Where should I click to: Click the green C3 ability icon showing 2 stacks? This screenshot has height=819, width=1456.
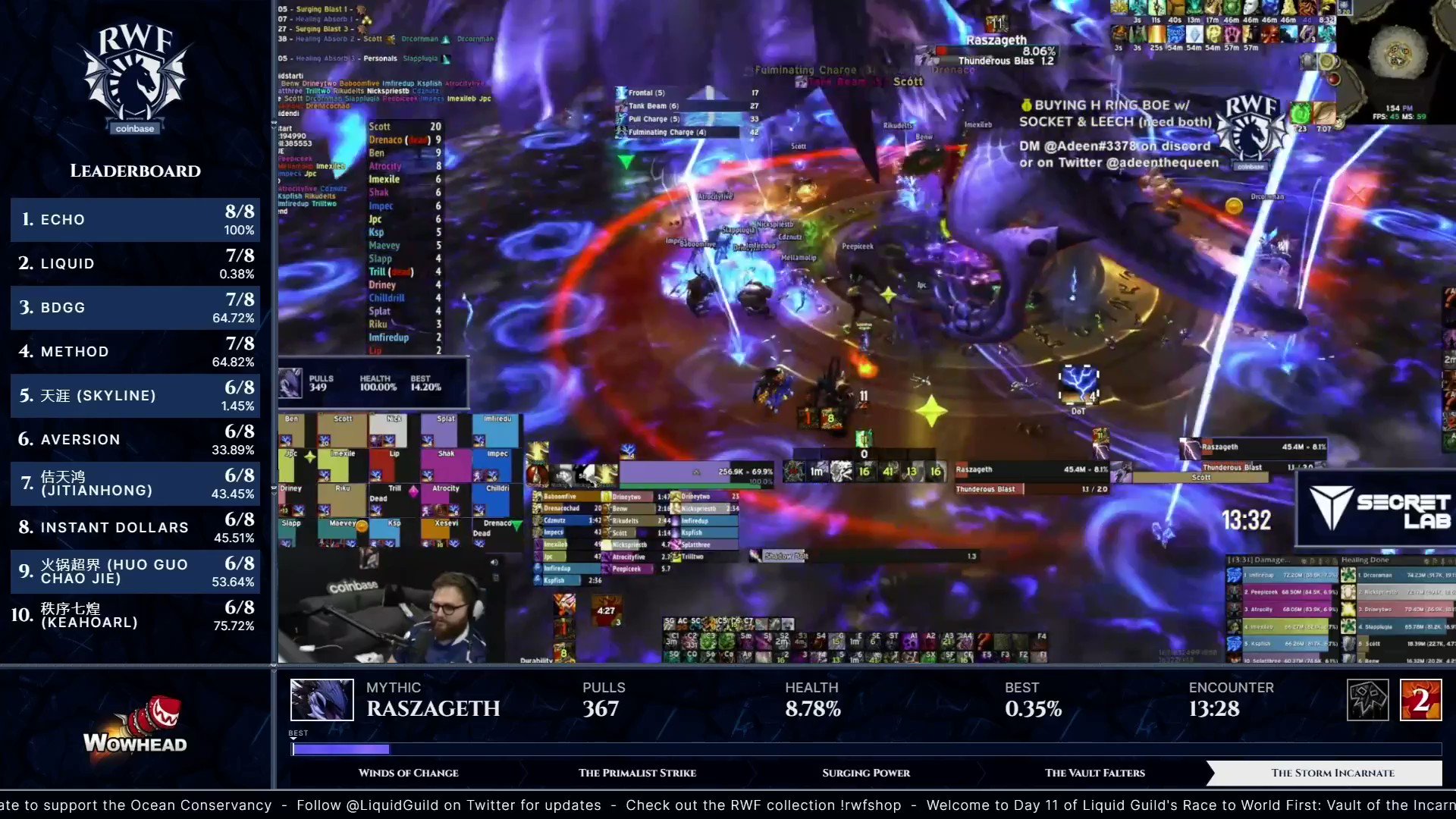pos(708,641)
